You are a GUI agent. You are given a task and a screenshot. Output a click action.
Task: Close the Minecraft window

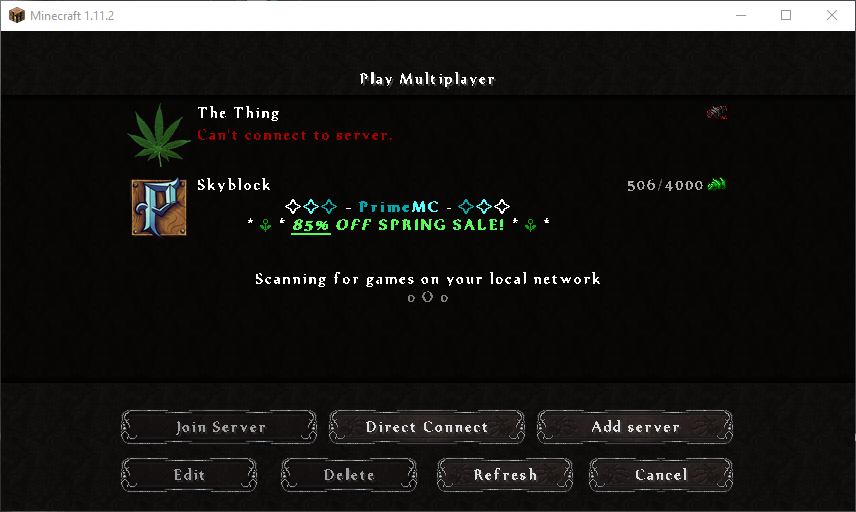[832, 15]
